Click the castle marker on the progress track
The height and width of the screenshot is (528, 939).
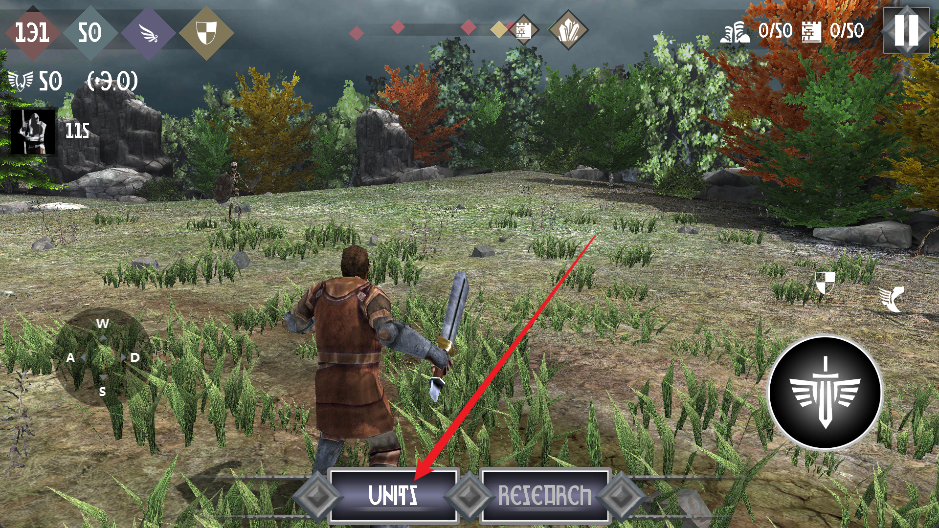coord(521,31)
